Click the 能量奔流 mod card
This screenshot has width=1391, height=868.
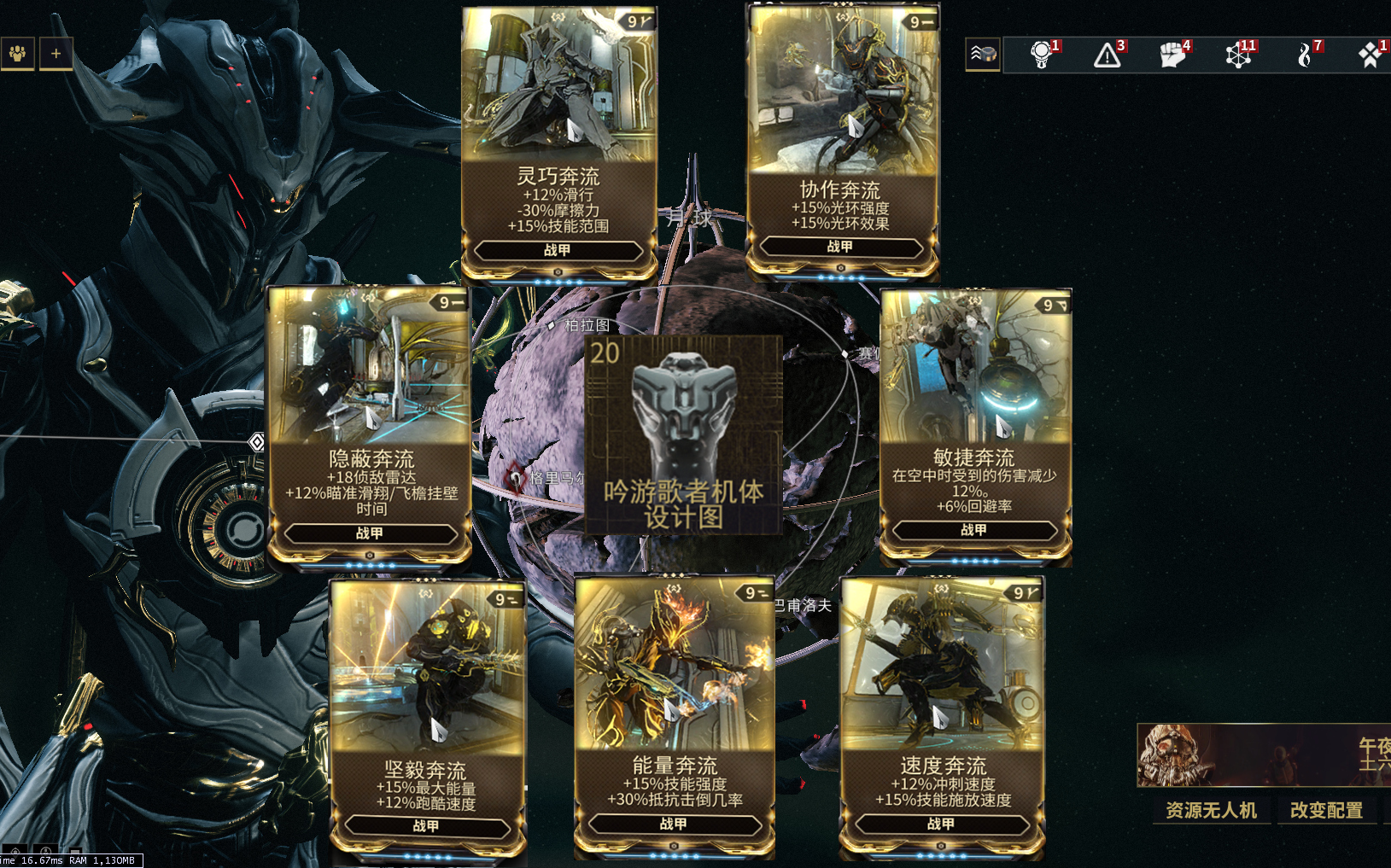click(x=674, y=715)
